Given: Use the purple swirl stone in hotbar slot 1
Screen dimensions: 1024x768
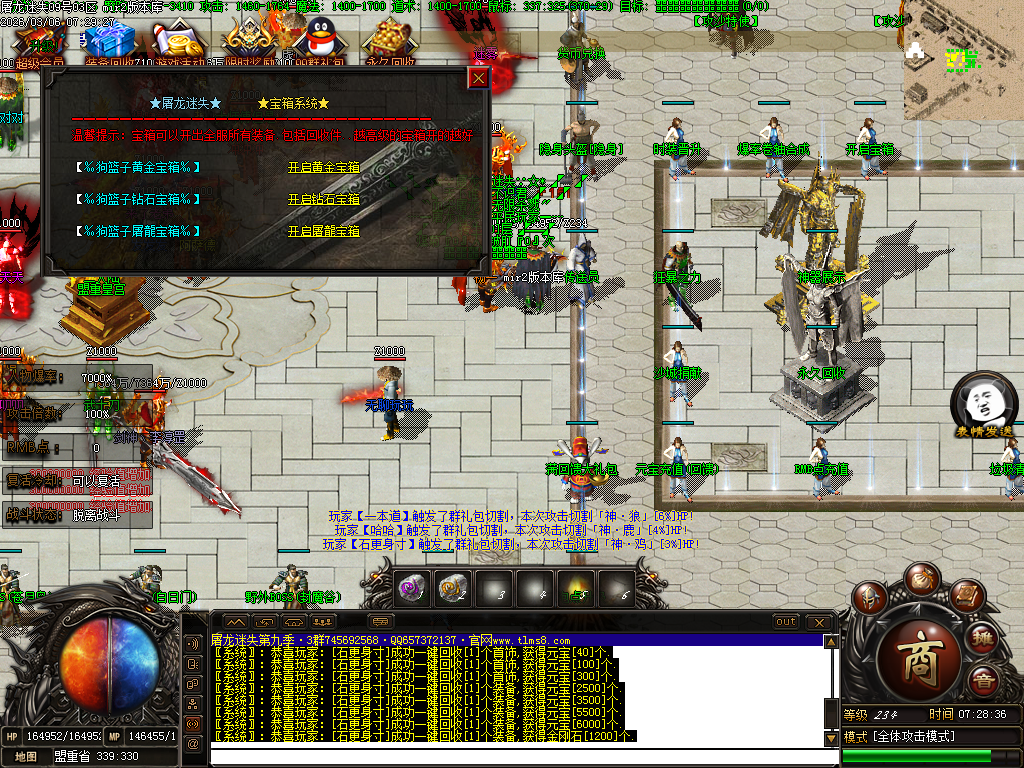Looking at the screenshot, I should tap(412, 588).
